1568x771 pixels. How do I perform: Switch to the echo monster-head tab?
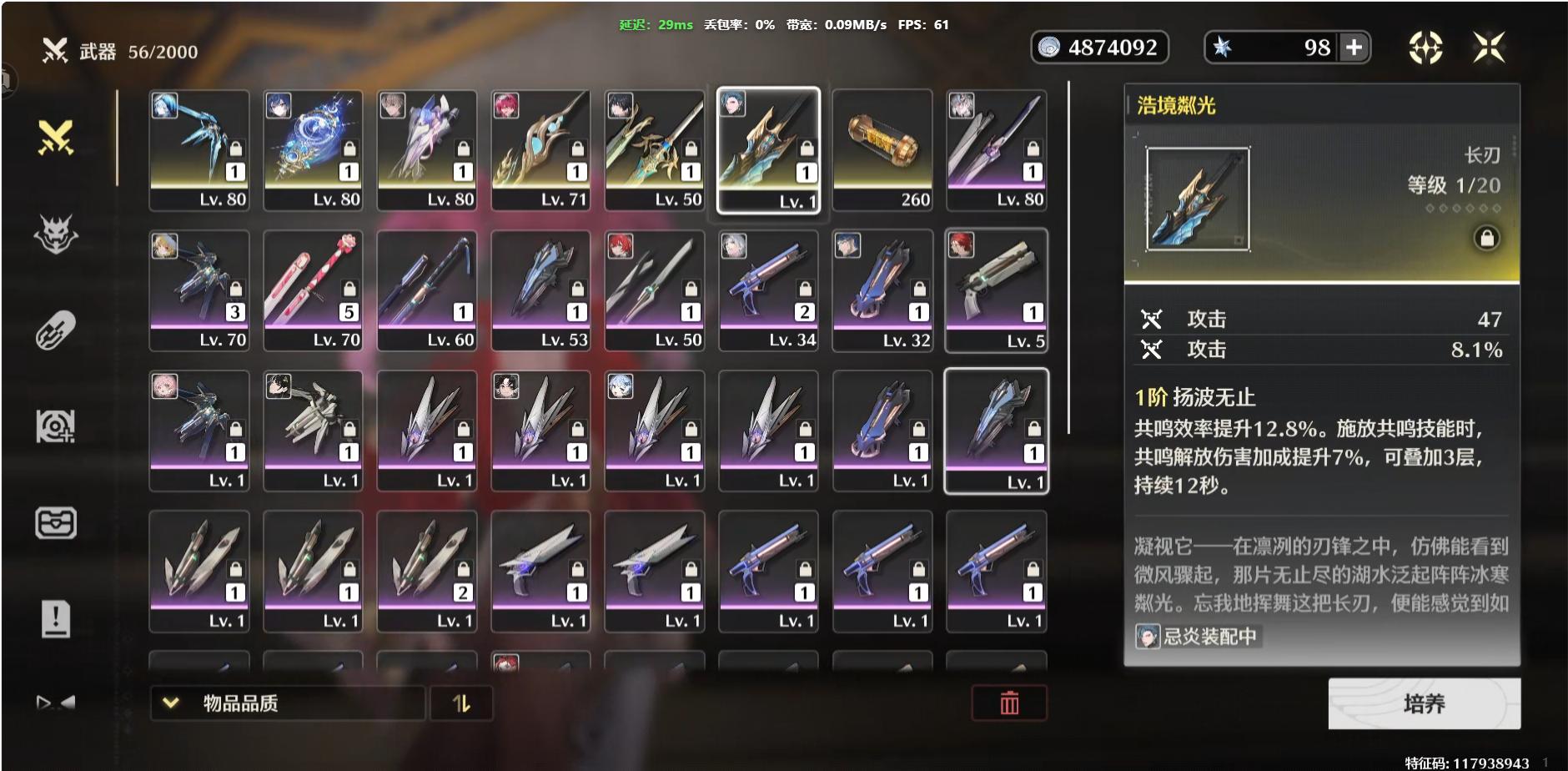point(56,234)
